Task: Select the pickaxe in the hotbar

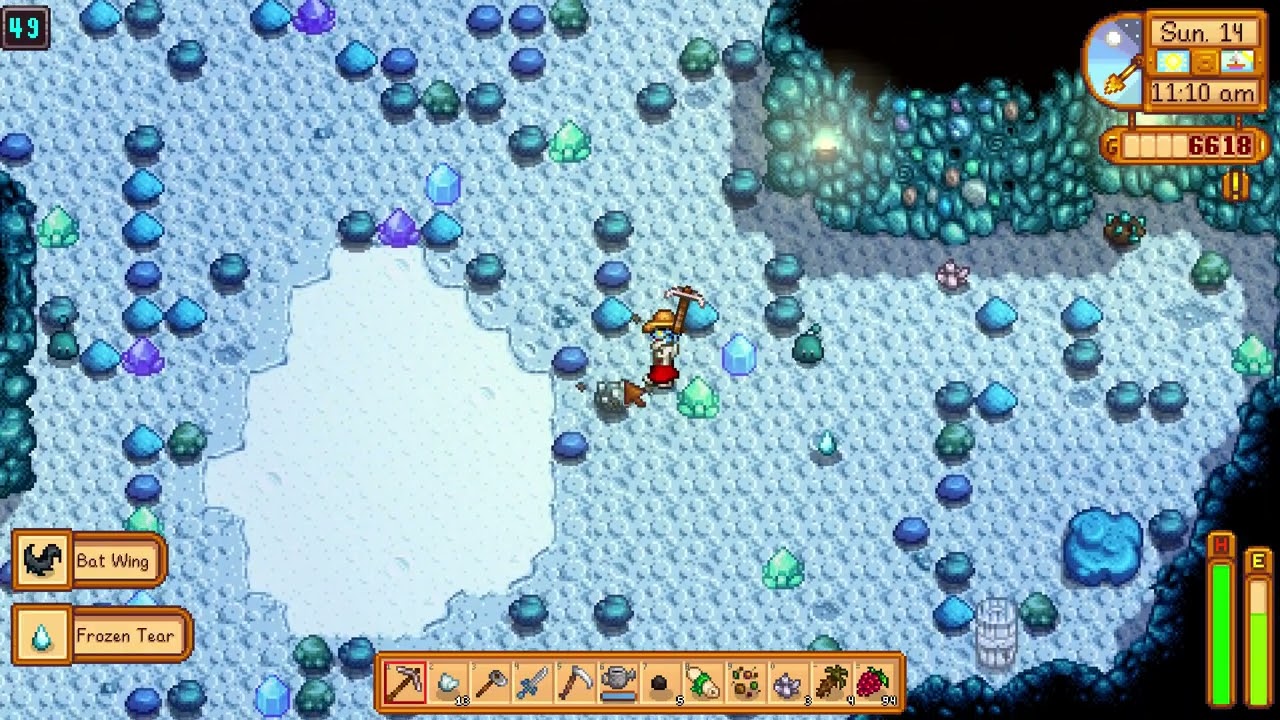Action: click(x=405, y=684)
